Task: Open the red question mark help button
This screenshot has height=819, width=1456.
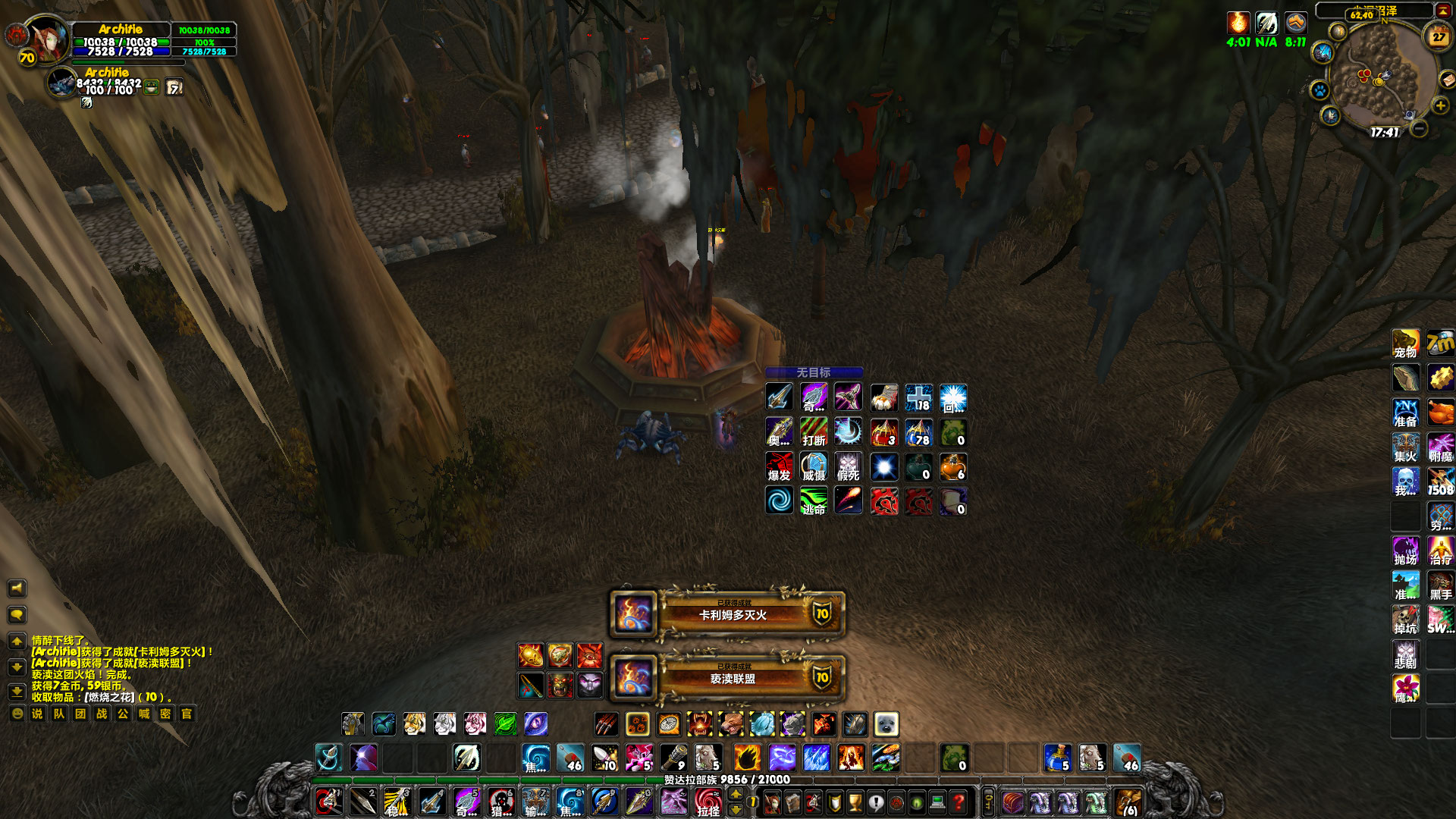Action: [x=959, y=802]
